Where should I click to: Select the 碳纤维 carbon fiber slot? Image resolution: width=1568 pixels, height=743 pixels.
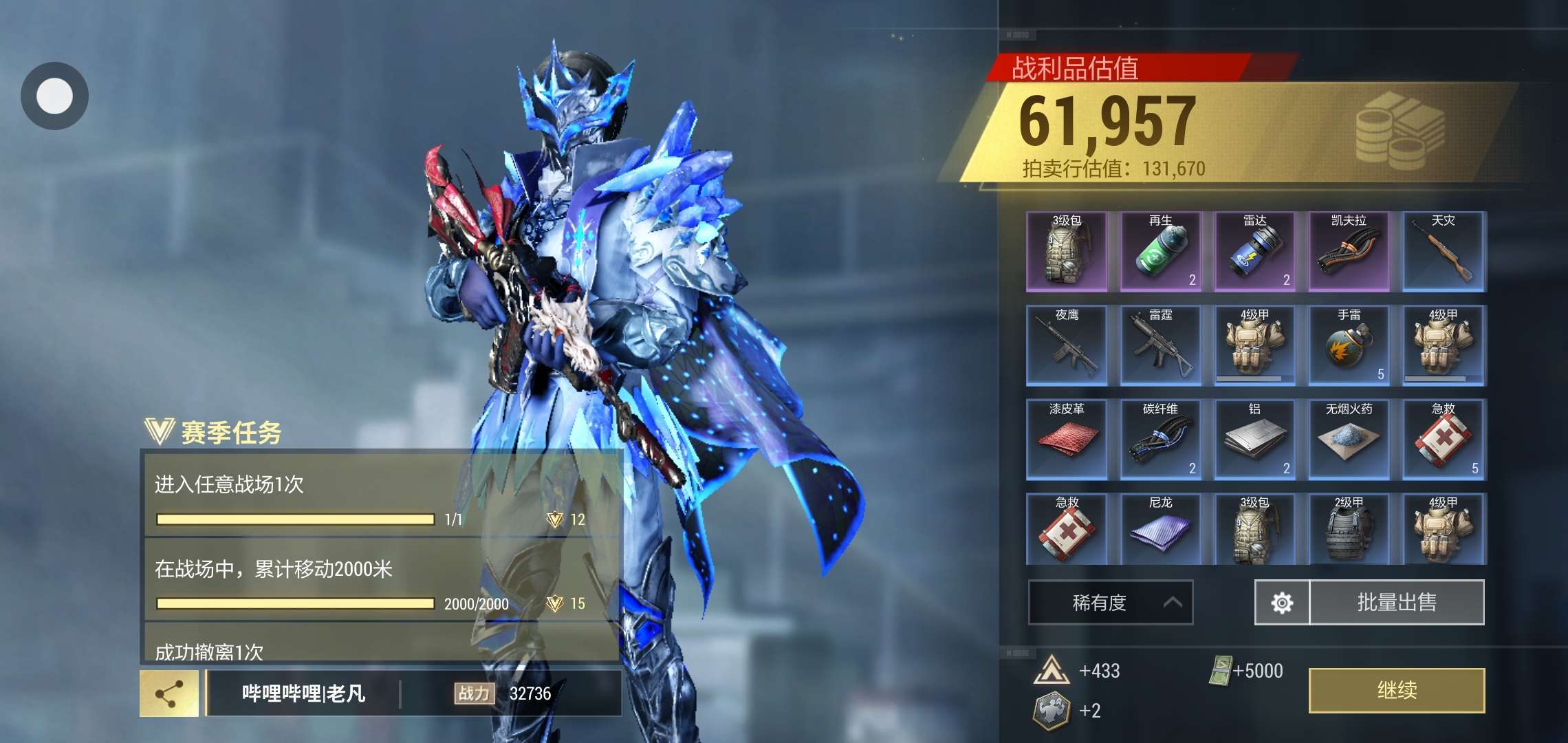coord(1160,440)
